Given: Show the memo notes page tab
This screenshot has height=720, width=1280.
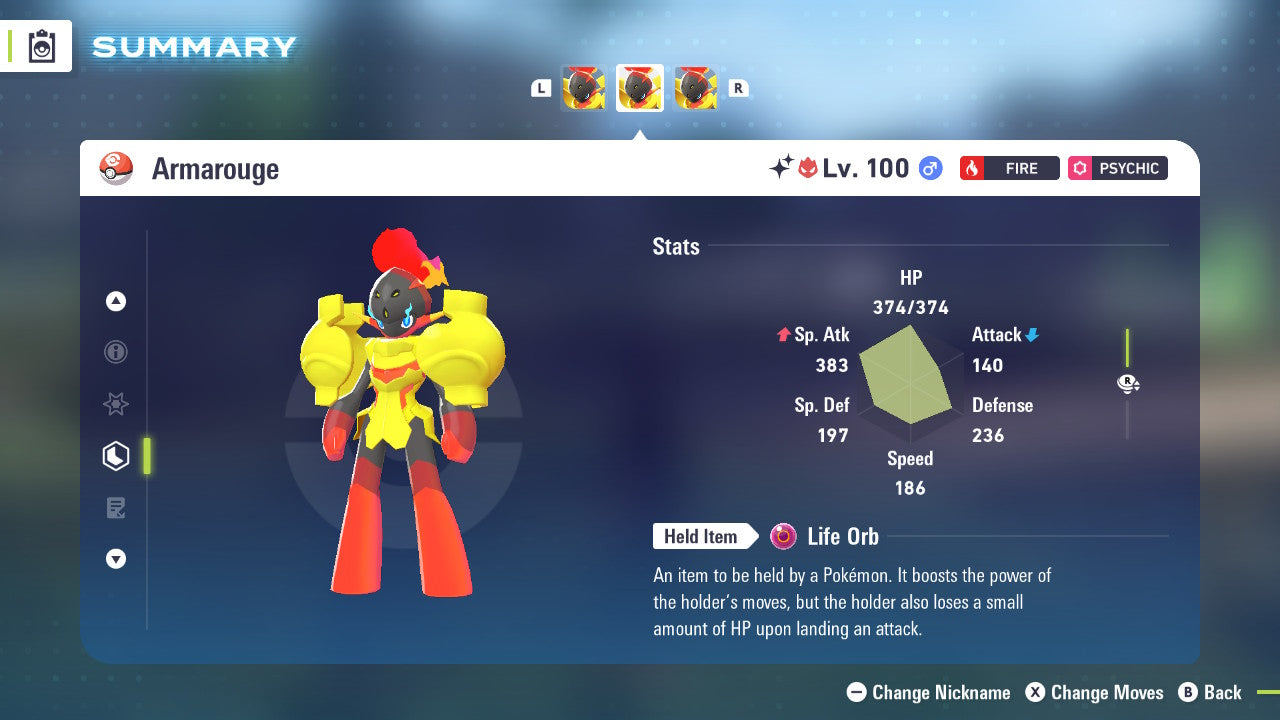Looking at the screenshot, I should coord(116,508).
